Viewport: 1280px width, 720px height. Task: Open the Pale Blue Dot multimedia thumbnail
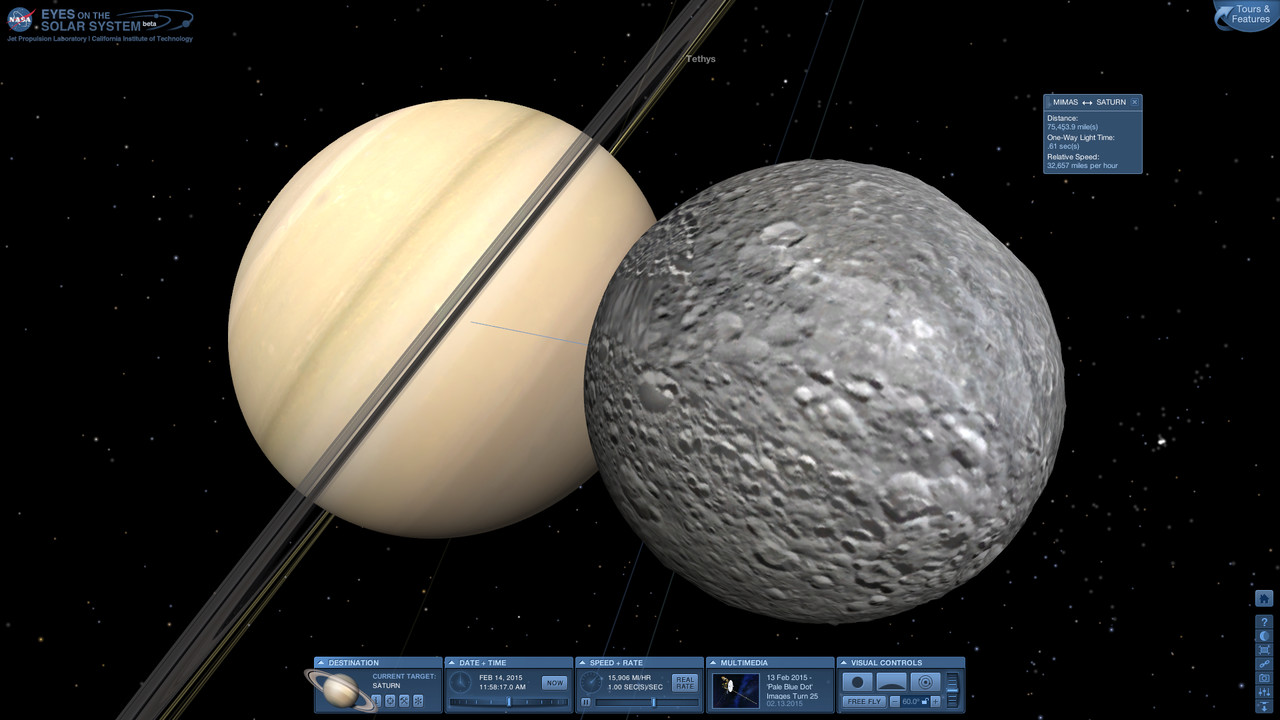736,689
